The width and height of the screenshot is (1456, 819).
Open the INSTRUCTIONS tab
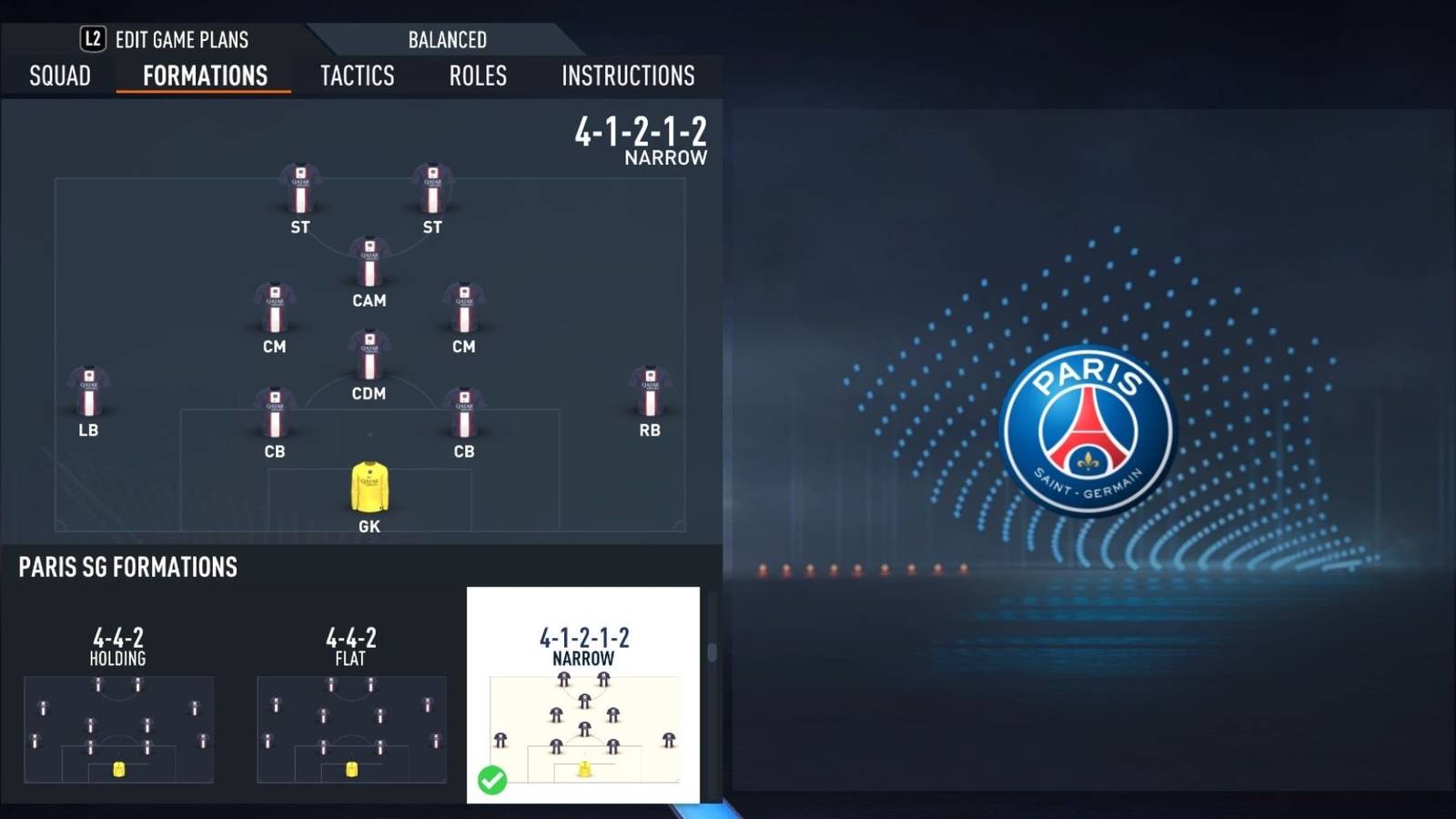click(x=628, y=76)
